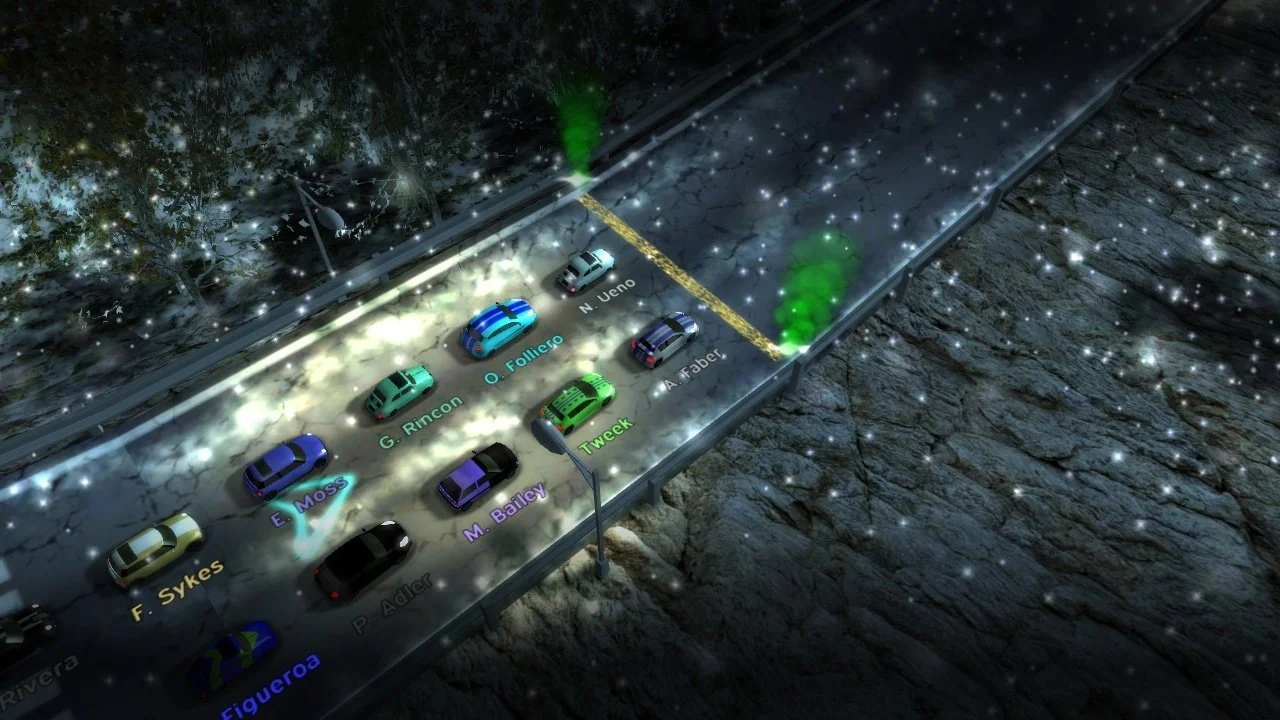This screenshot has height=720, width=1280.
Task: Select Tweek's bright green car
Action: click(581, 397)
